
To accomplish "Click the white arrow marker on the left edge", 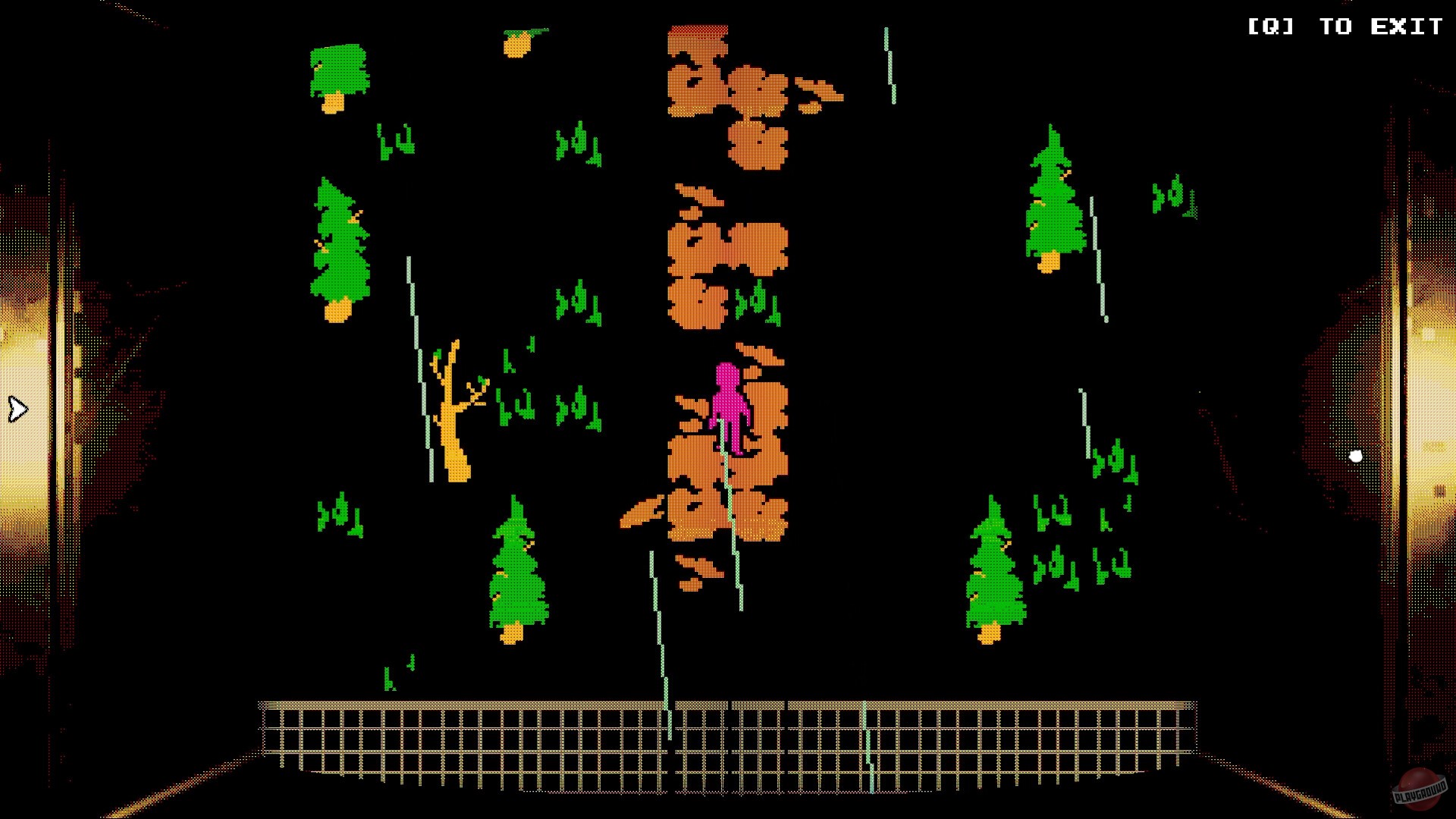I will [15, 409].
